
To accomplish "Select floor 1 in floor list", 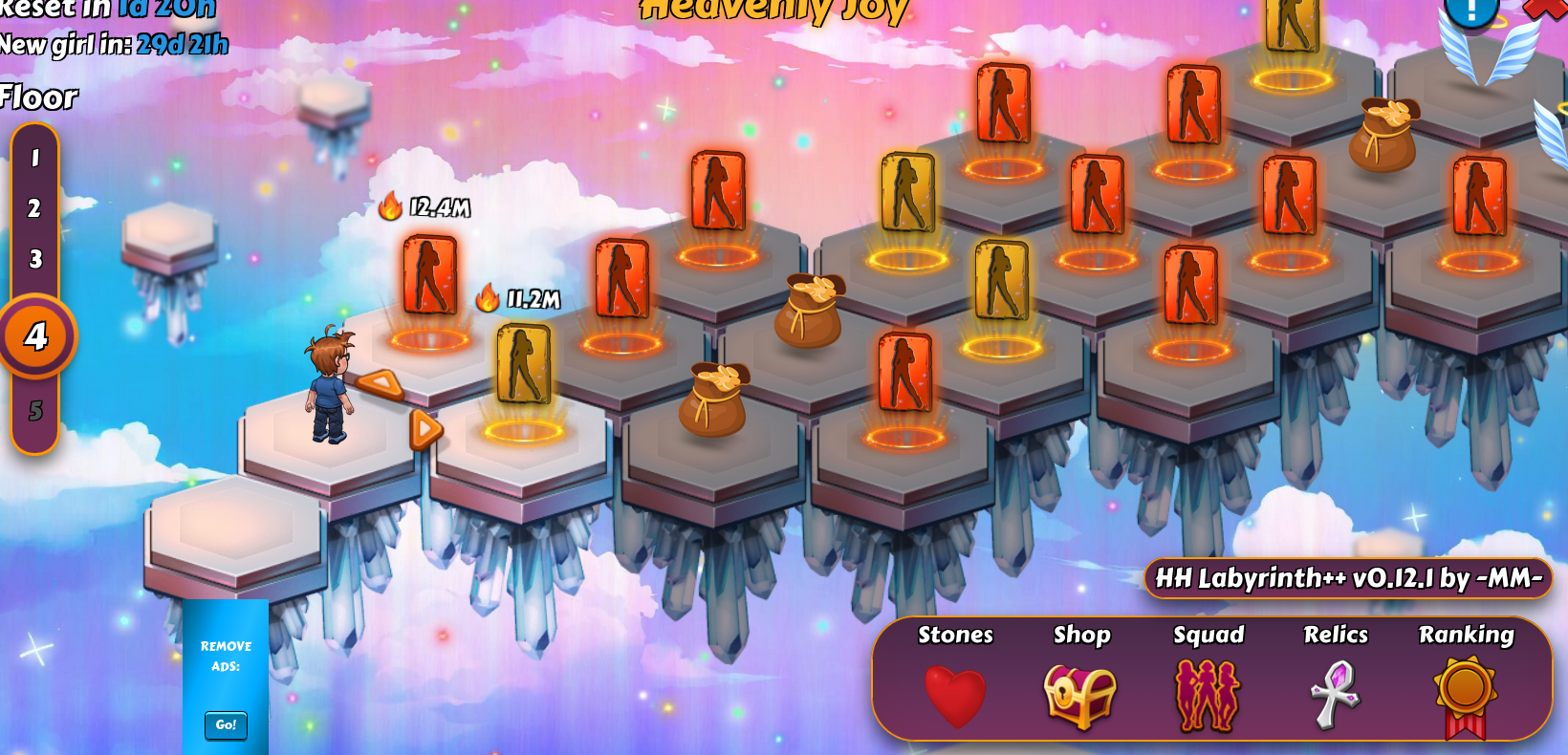I will tap(35, 158).
